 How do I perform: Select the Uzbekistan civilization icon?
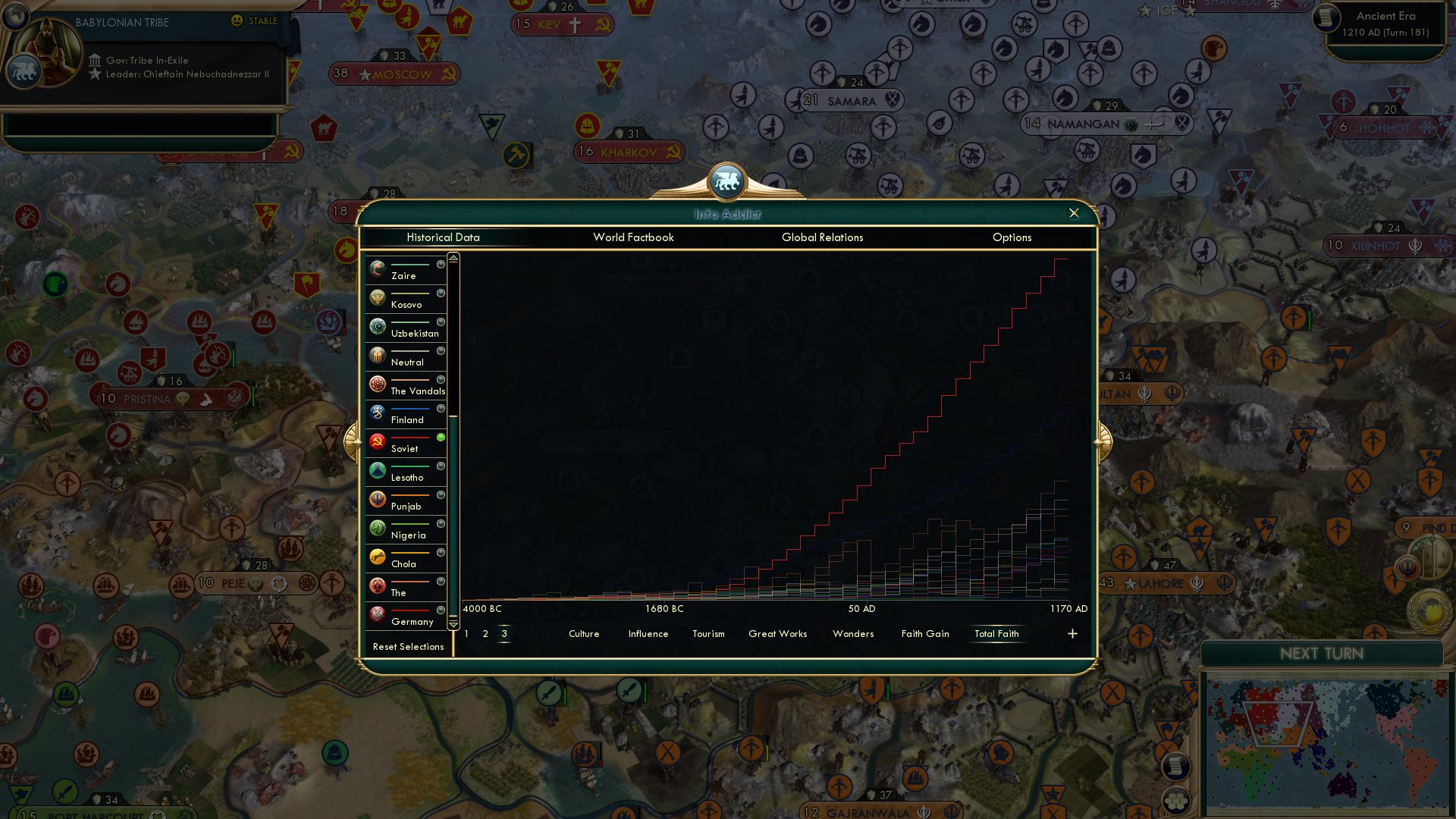coord(376,325)
